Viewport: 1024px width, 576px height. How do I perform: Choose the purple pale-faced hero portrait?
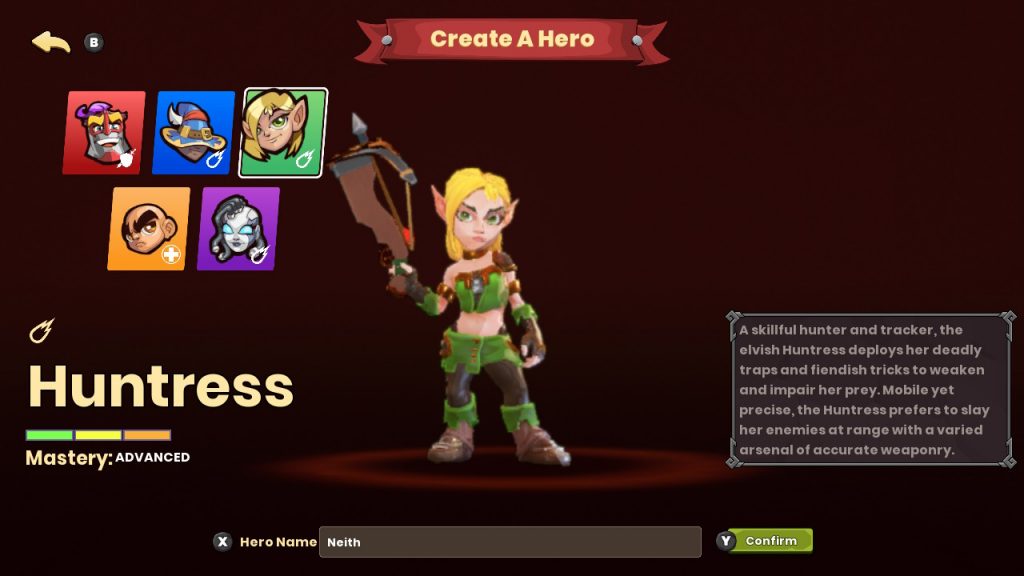(x=238, y=229)
